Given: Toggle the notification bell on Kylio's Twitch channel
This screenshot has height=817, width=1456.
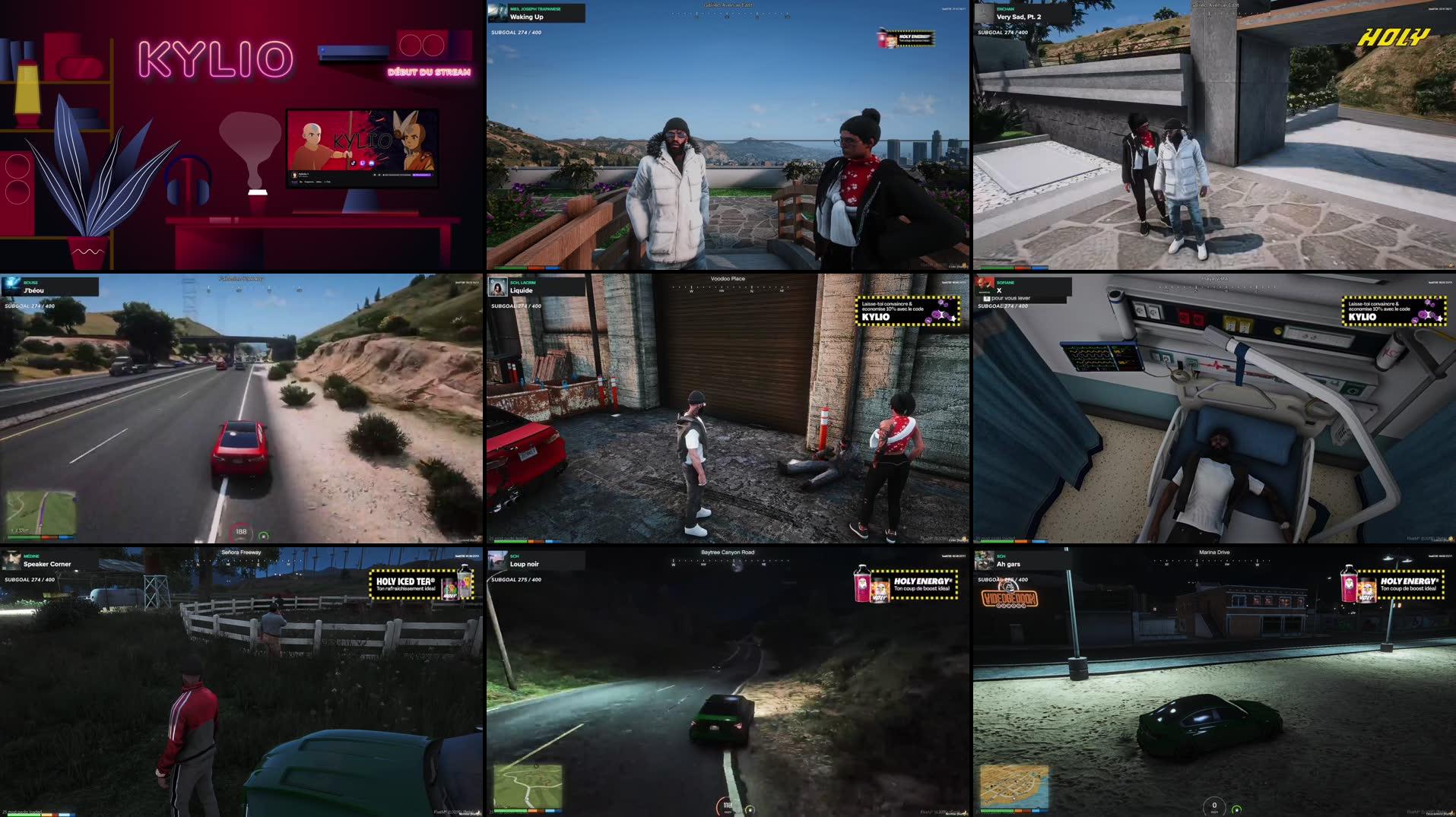Looking at the screenshot, I should [378, 175].
